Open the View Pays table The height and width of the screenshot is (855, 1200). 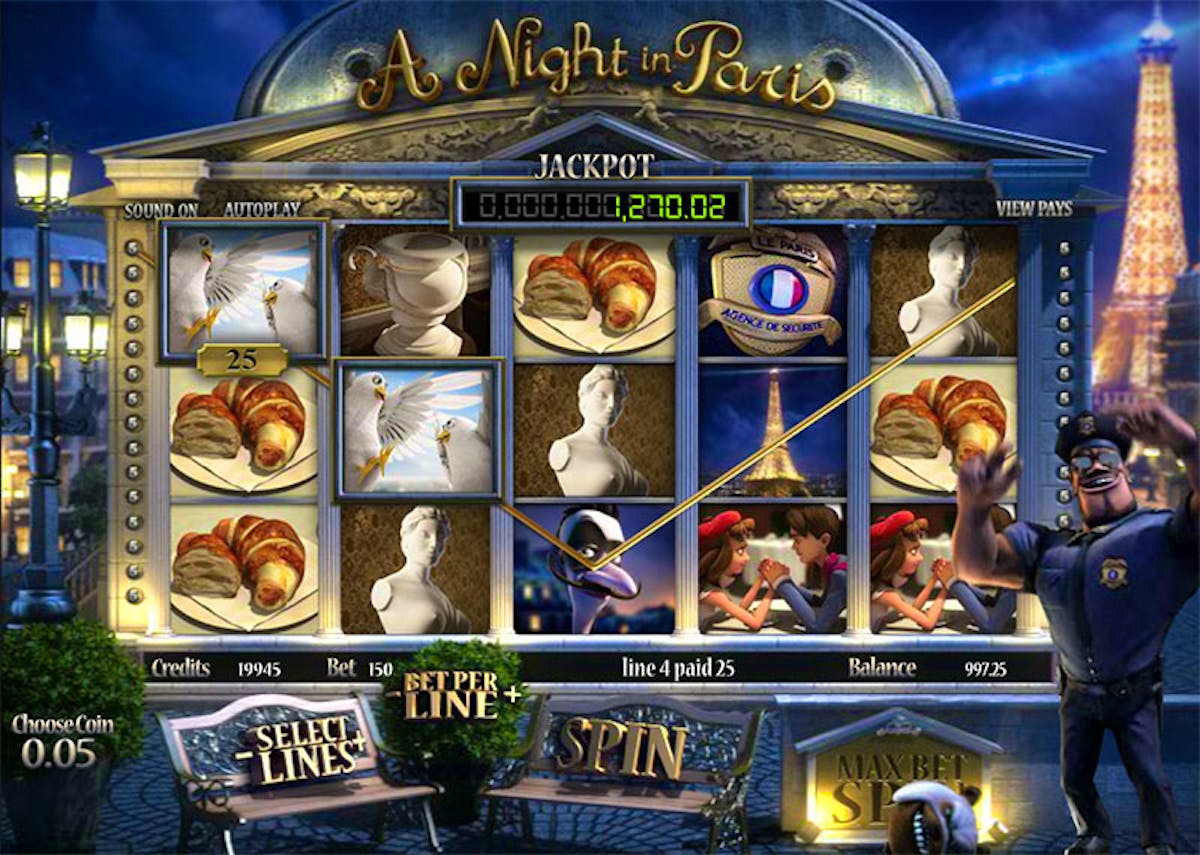click(x=1034, y=210)
